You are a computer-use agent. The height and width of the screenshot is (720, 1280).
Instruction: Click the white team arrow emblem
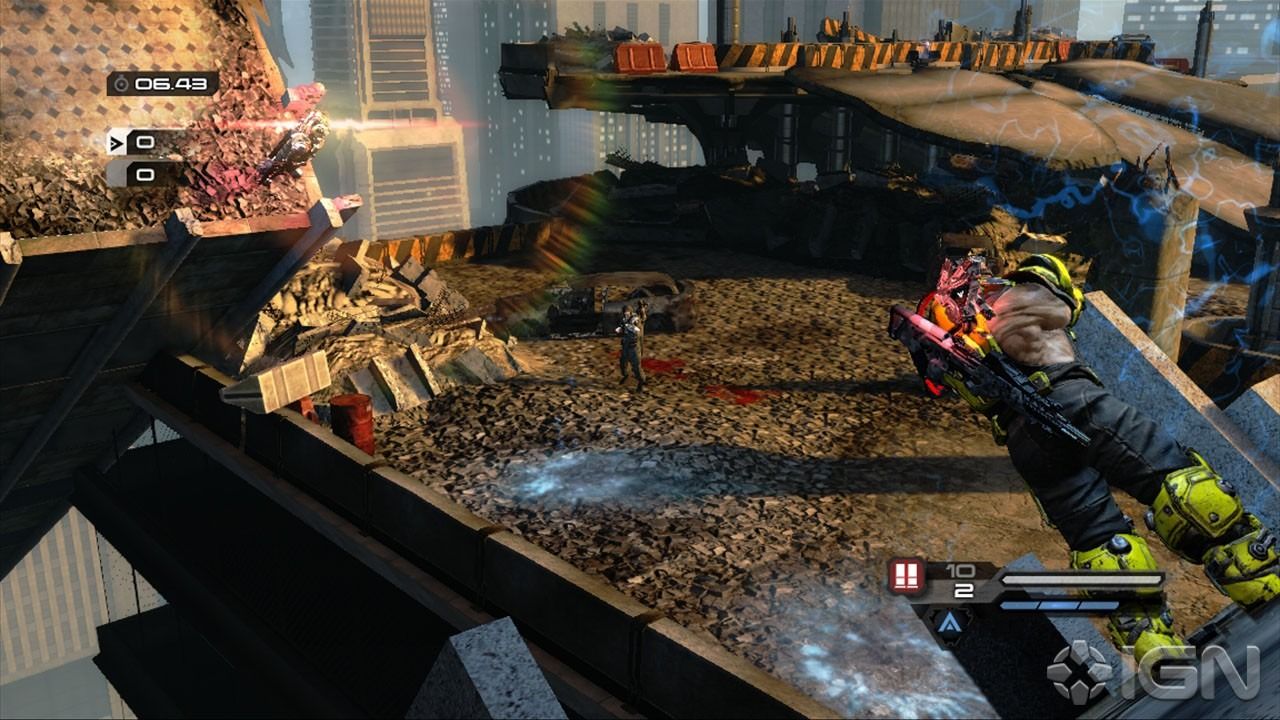click(x=117, y=142)
